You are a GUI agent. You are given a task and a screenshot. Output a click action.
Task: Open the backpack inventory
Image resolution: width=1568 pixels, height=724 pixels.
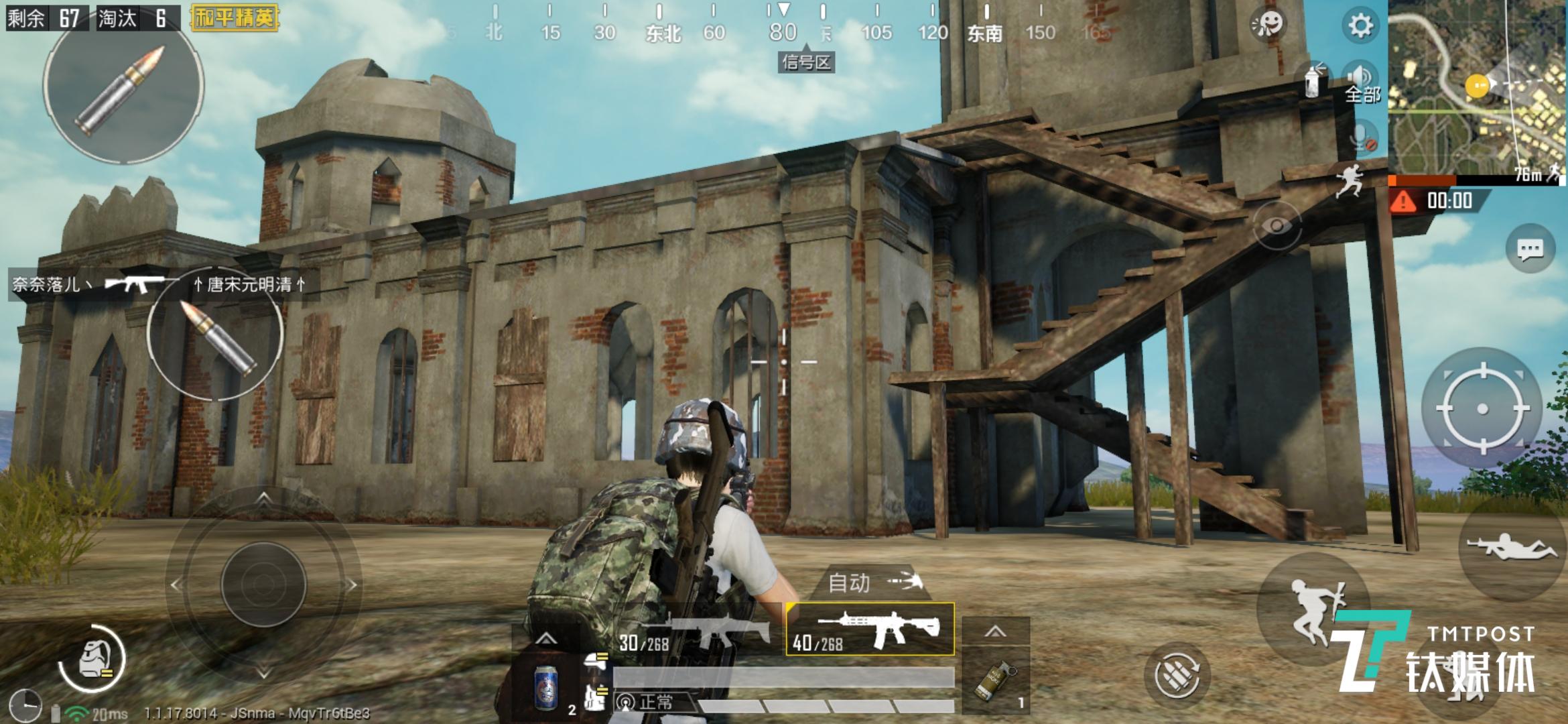(92, 659)
